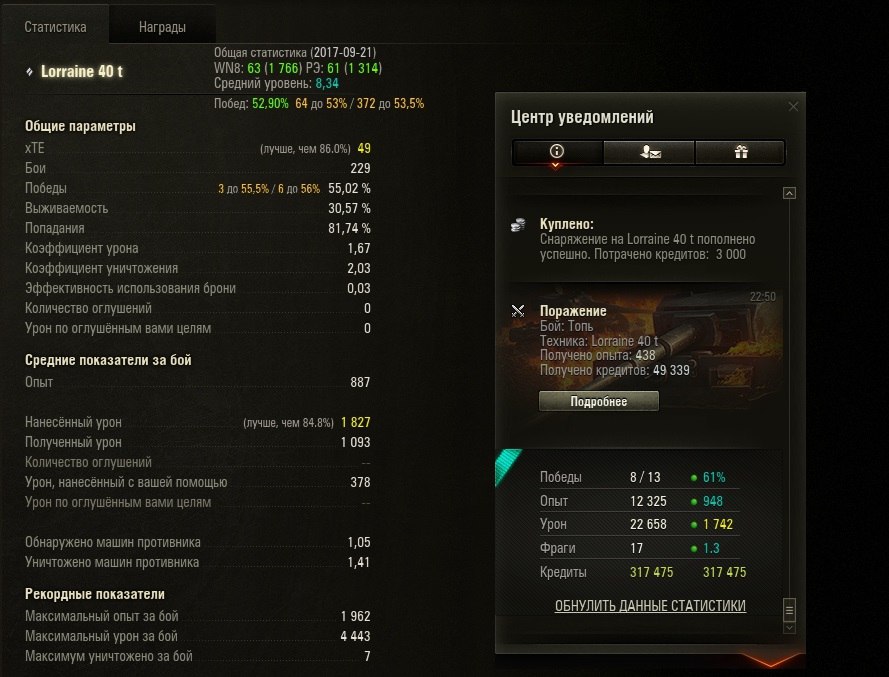The width and height of the screenshot is (889, 677).
Task: Click the notification list scroll-down arrow
Action: 789,627
